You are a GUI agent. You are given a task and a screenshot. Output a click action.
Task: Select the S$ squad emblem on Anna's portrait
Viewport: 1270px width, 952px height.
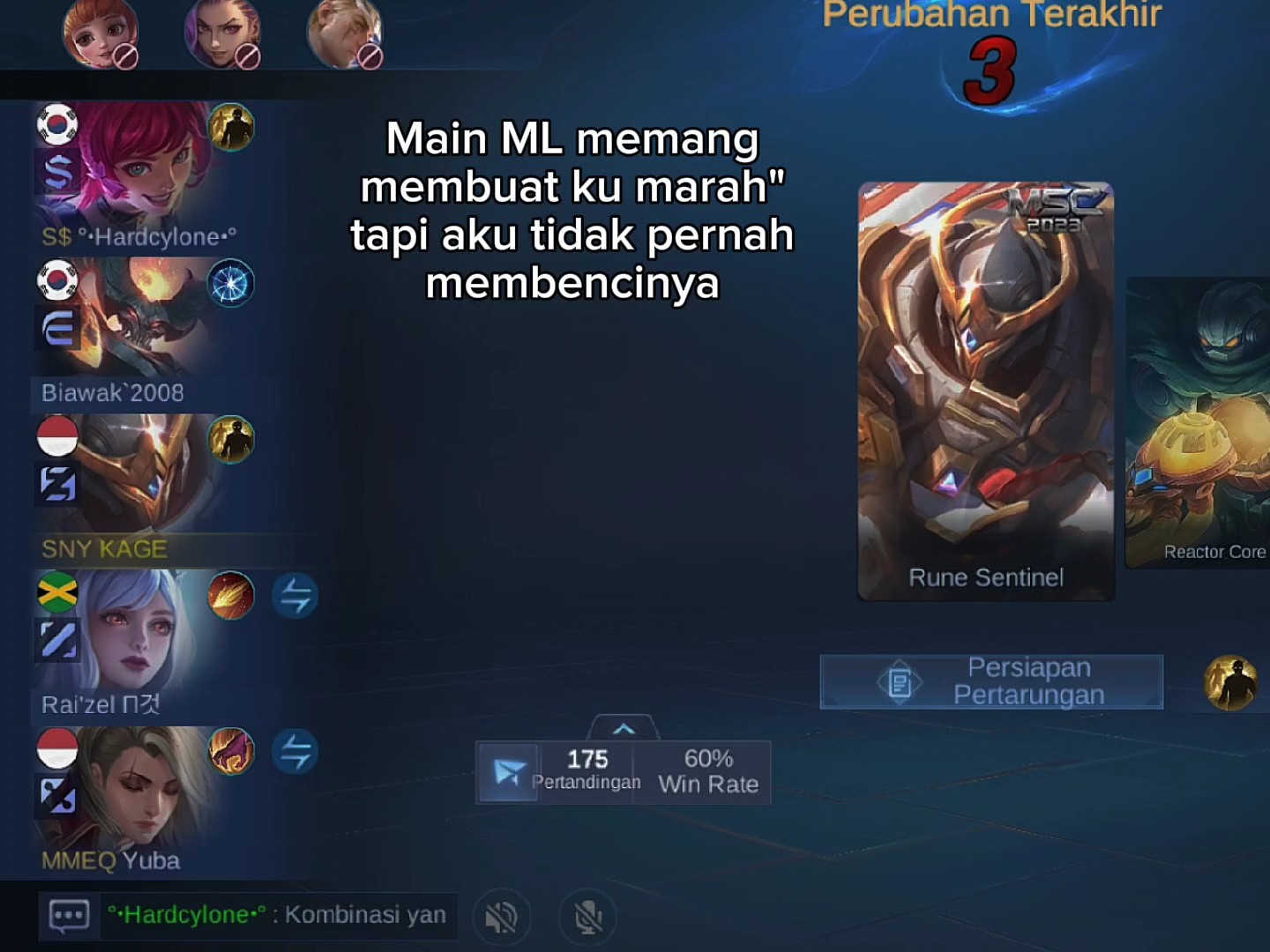pyautogui.click(x=57, y=170)
